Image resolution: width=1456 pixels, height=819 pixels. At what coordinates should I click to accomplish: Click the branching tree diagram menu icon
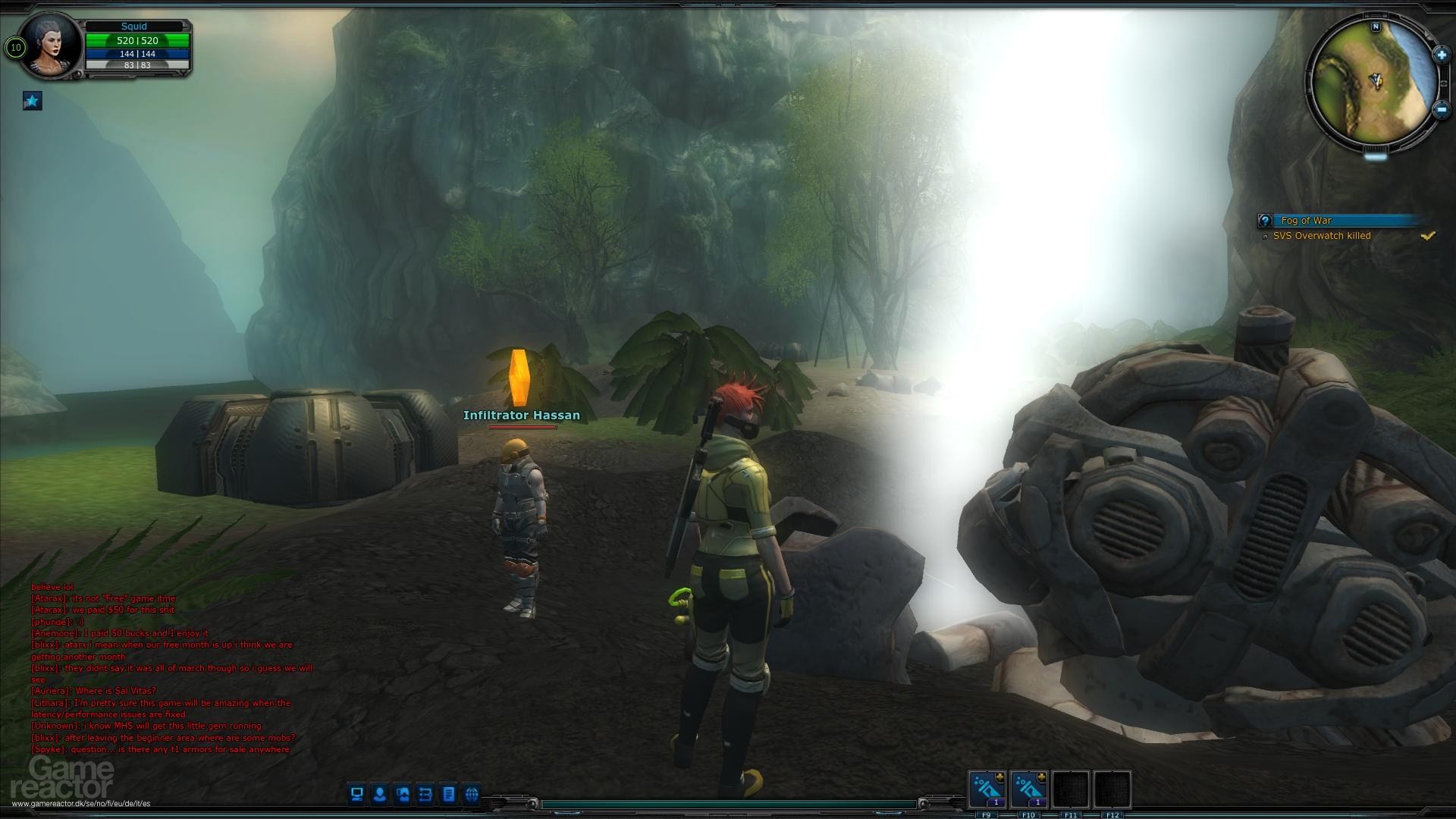pyautogui.click(x=425, y=794)
